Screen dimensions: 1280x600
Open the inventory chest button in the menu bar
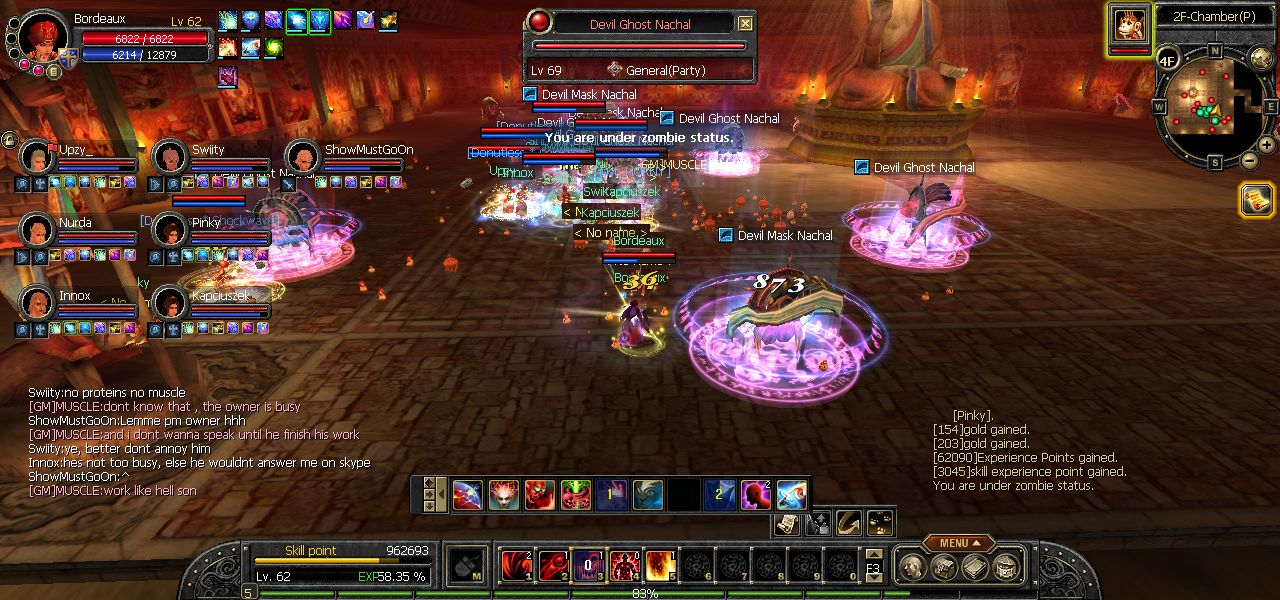coord(943,567)
